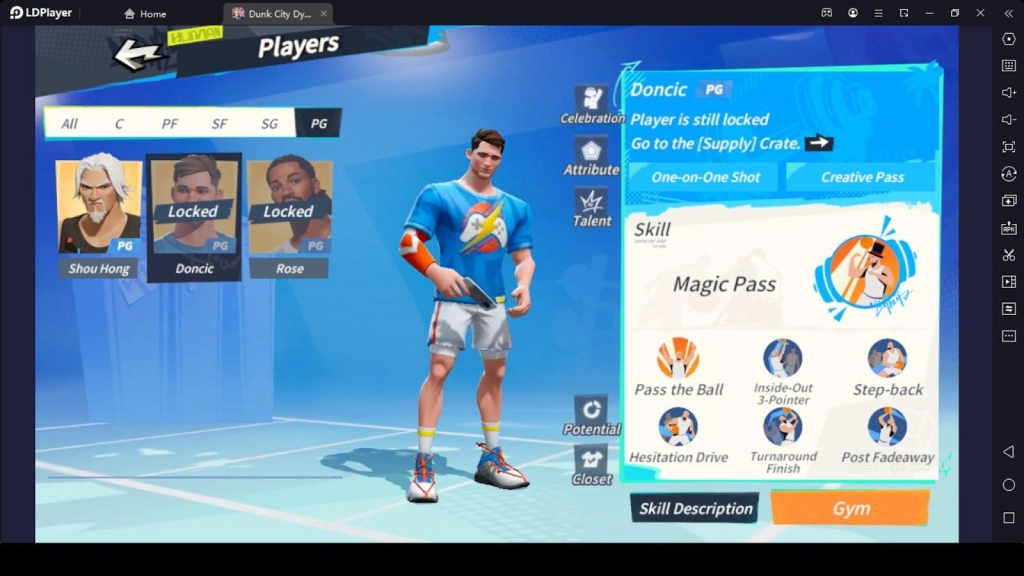The image size is (1024, 576).
Task: Go to the Supply Crate arrow
Action: click(x=819, y=143)
